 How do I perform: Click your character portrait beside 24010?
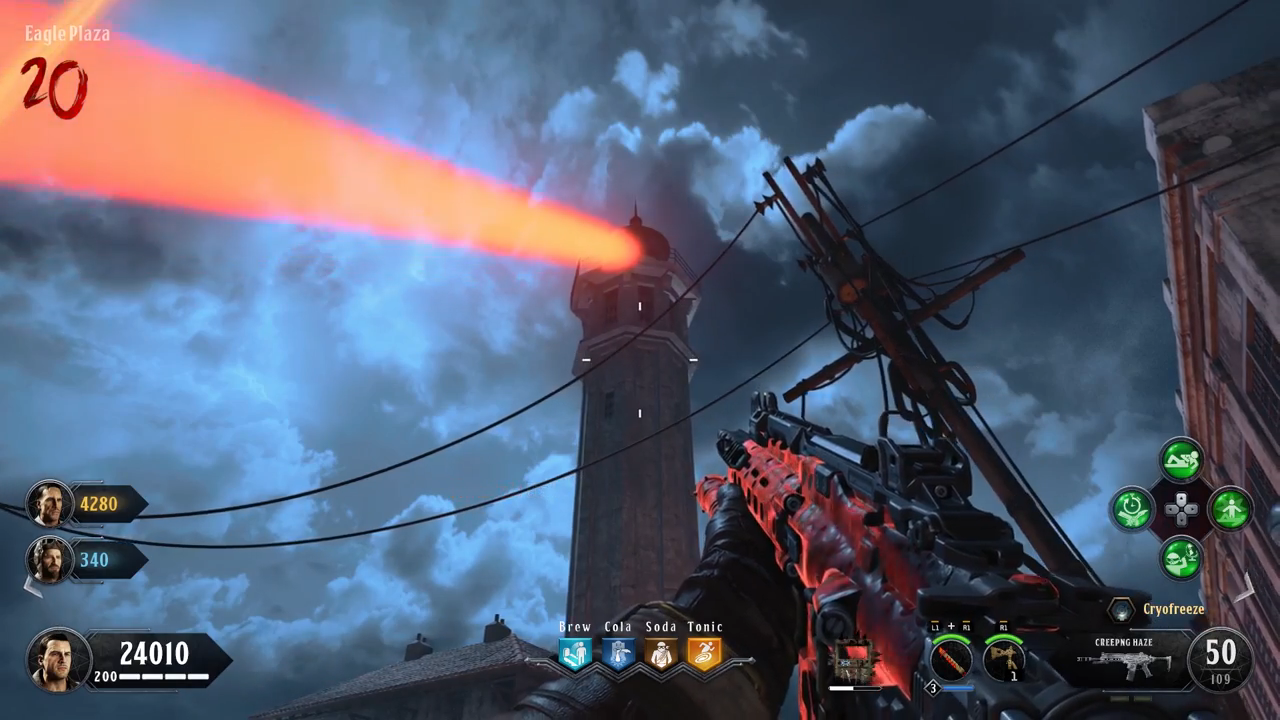pos(58,659)
